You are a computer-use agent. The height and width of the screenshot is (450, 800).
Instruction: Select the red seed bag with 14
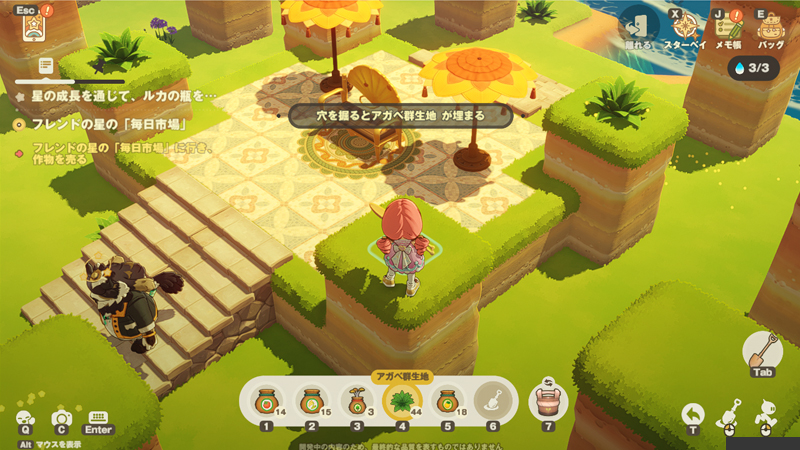click(265, 400)
